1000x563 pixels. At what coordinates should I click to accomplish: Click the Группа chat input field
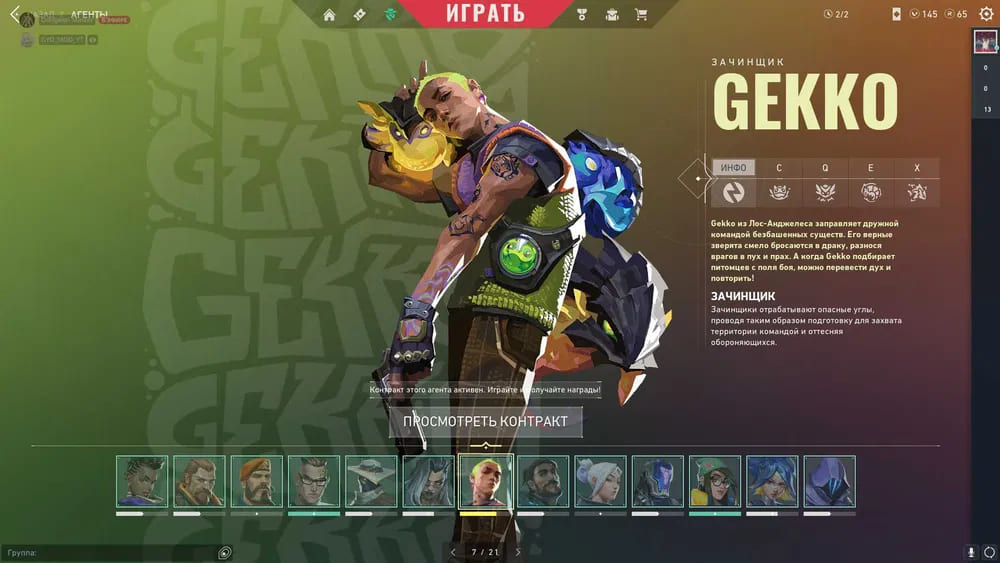coord(110,552)
